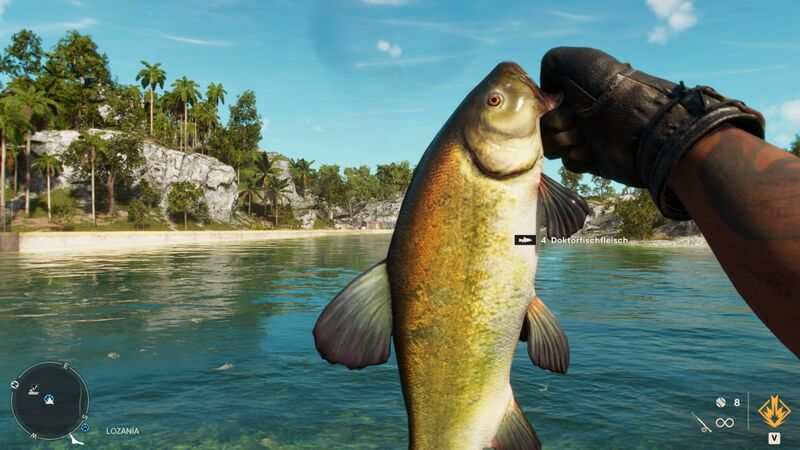Click the circular minimap

coord(49,400)
